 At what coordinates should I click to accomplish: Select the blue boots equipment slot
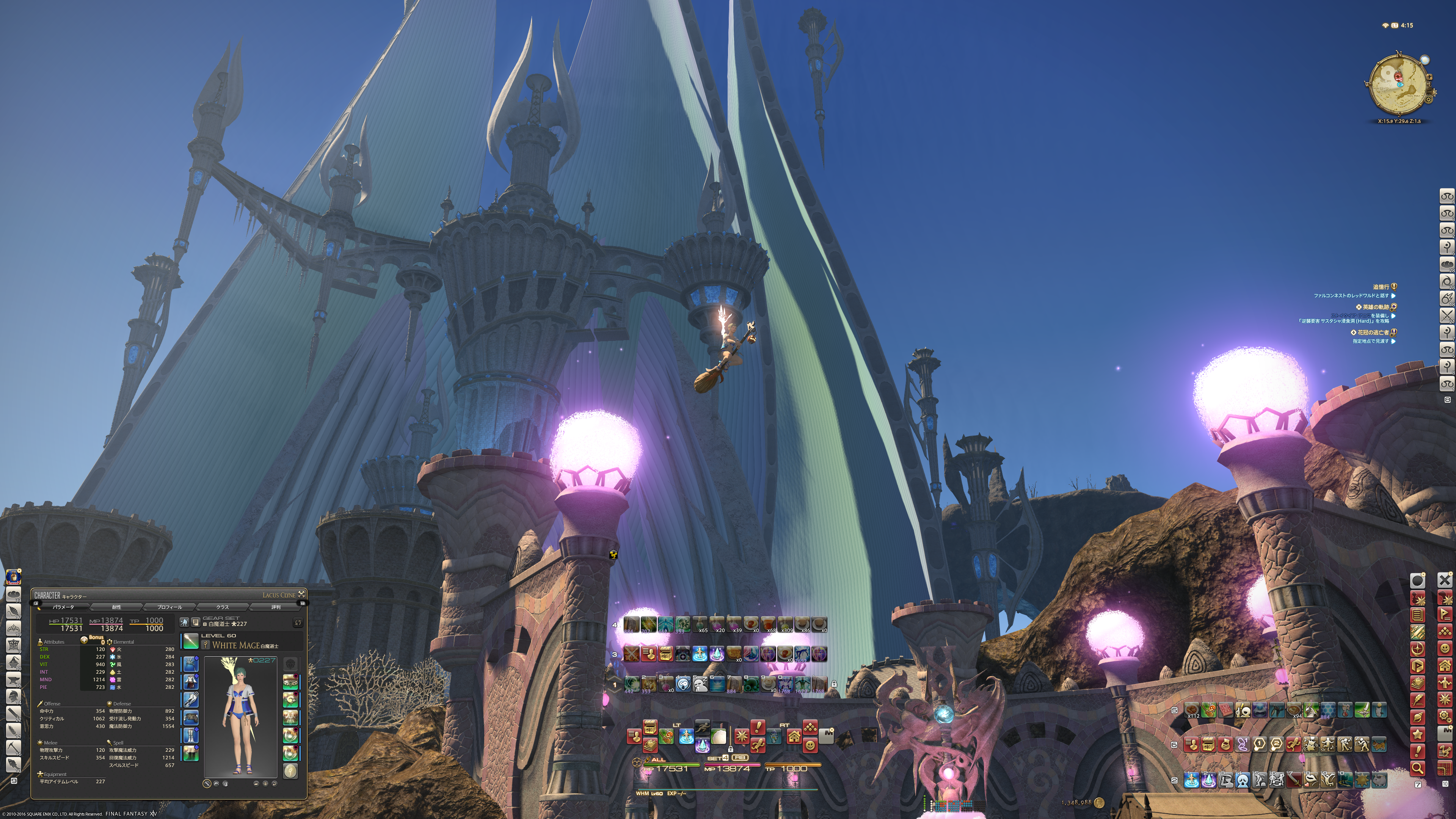click(x=190, y=735)
